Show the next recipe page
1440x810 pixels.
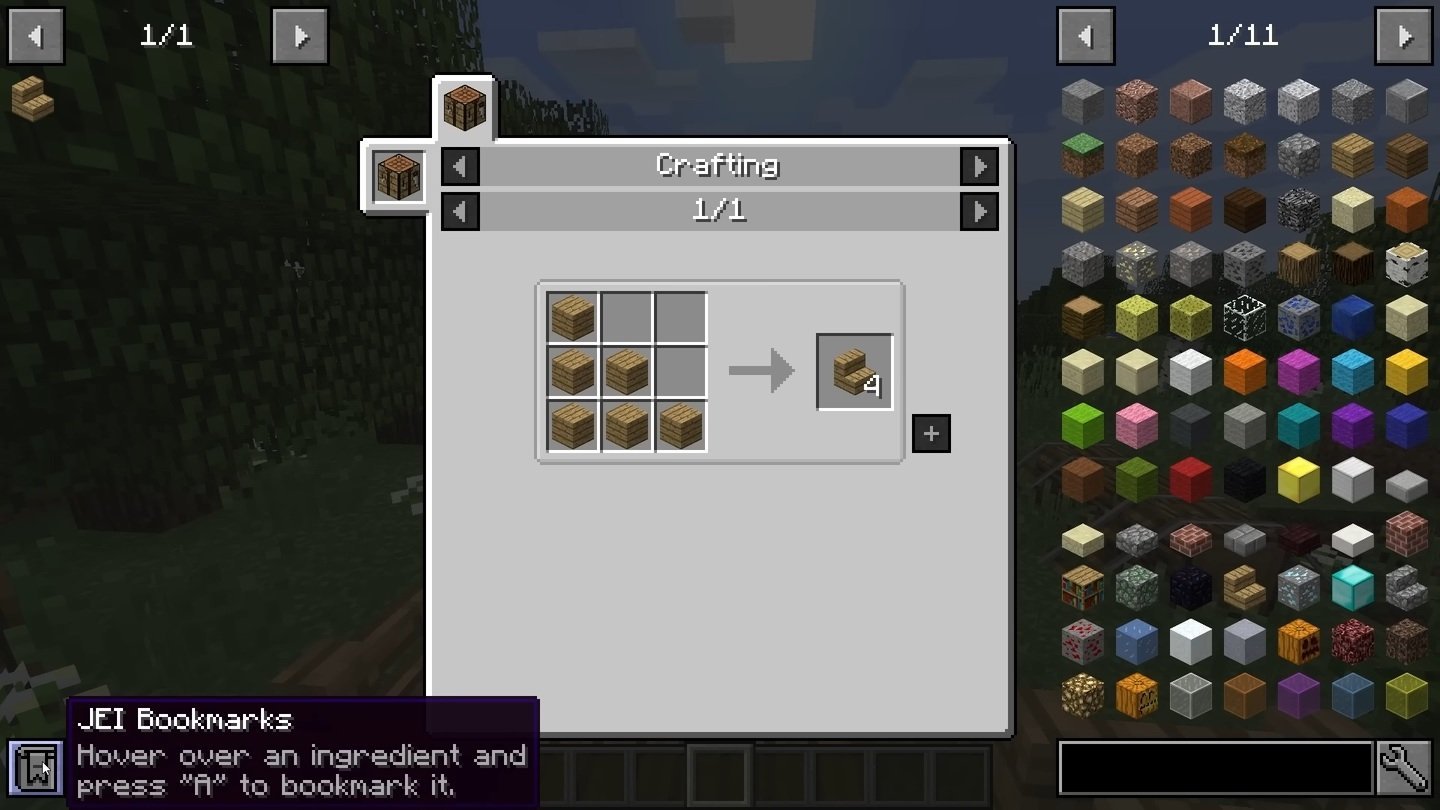(979, 211)
